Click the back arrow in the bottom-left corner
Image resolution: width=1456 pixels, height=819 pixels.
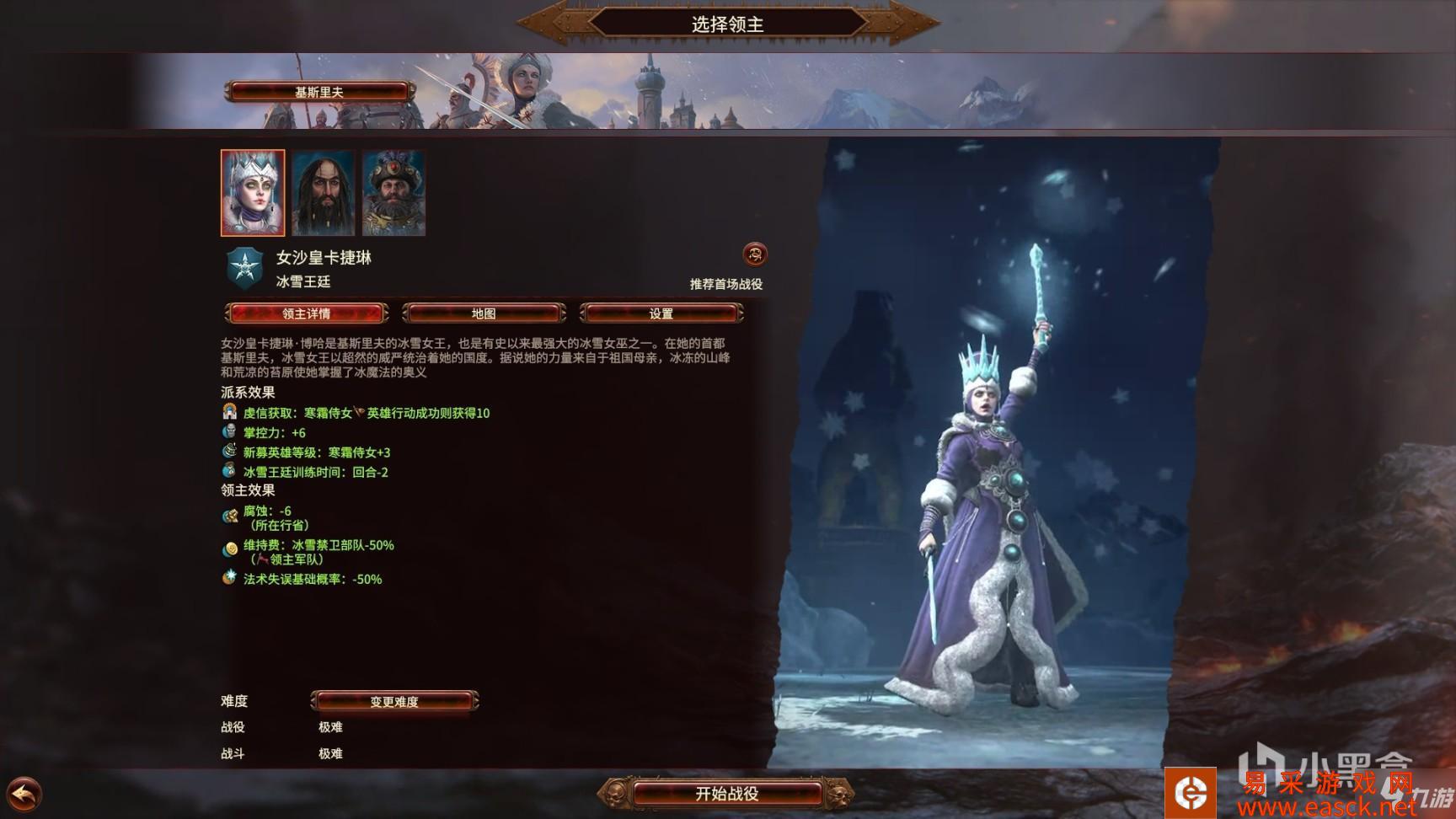24,793
